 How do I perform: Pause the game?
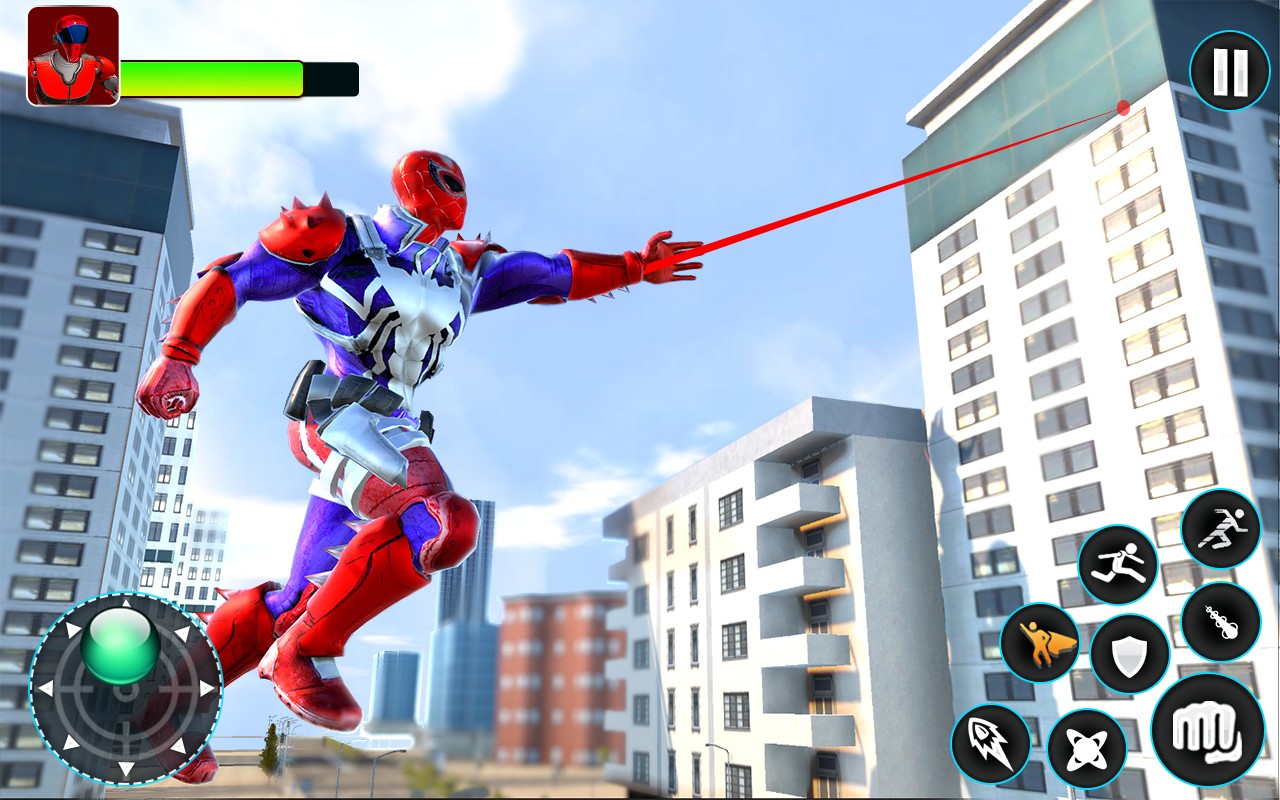point(1229,70)
